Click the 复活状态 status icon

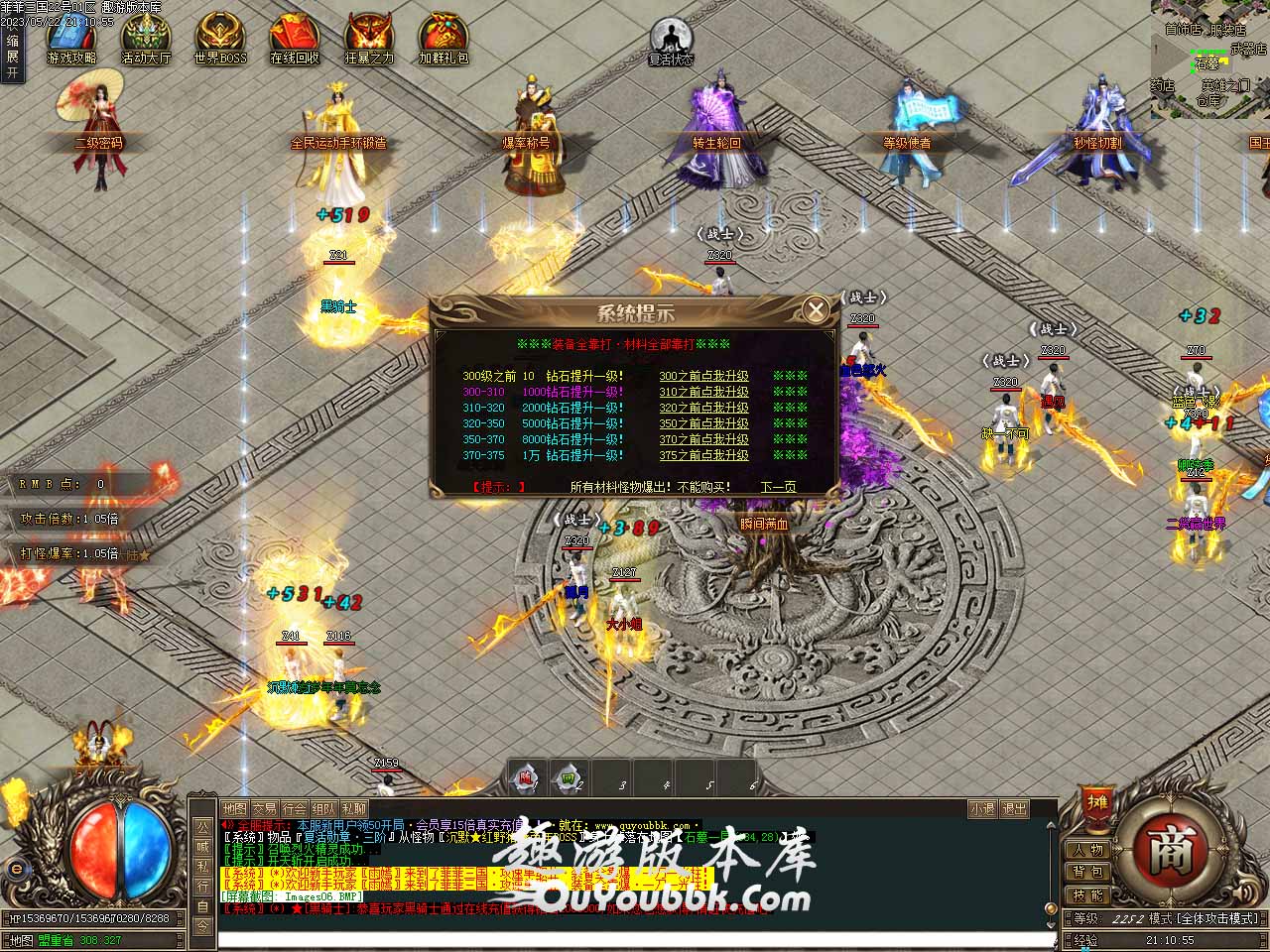(x=671, y=41)
